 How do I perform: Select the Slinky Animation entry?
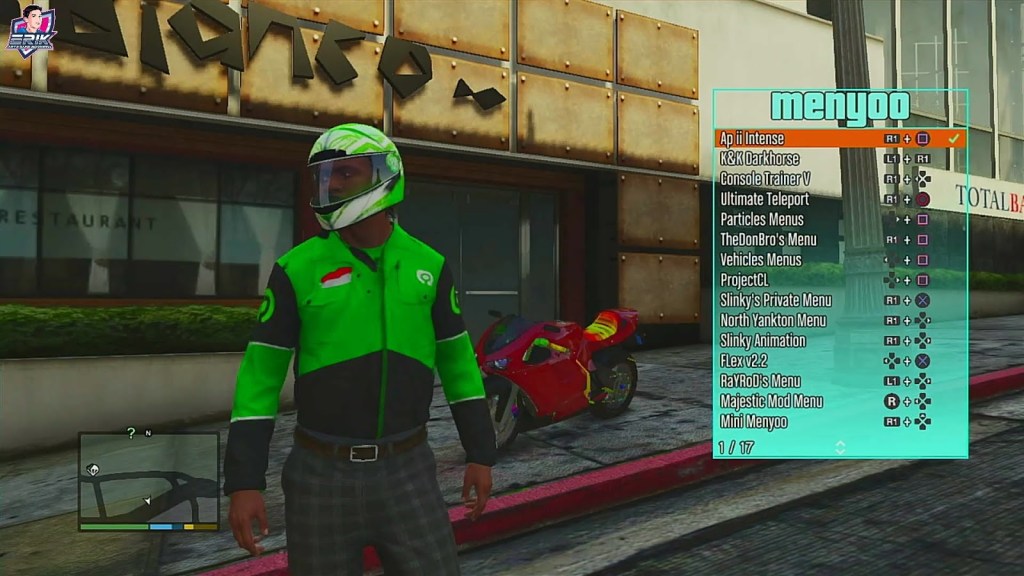click(763, 341)
